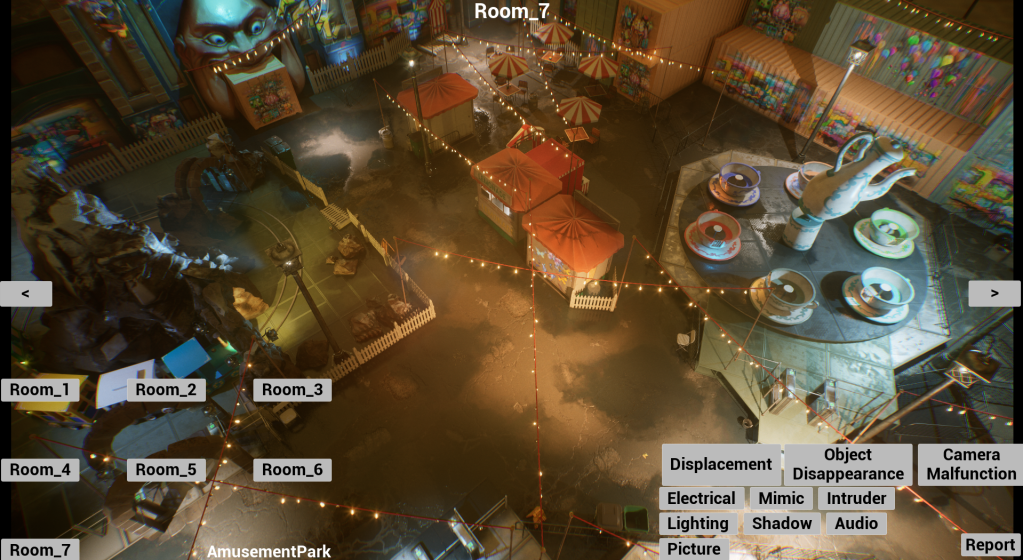The image size is (1023, 560).
Task: Pick the Camera Malfunction anomaly option
Action: click(970, 464)
